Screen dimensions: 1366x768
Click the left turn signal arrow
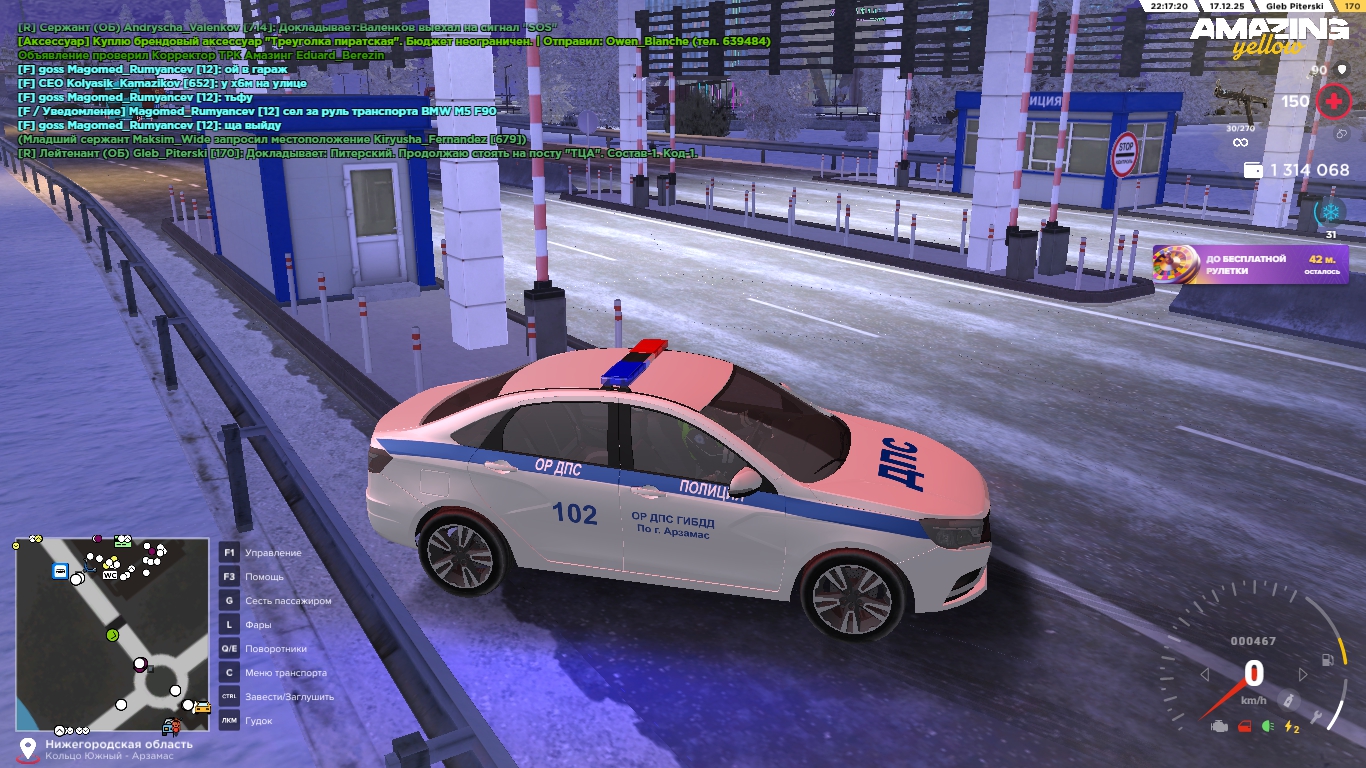[1205, 675]
